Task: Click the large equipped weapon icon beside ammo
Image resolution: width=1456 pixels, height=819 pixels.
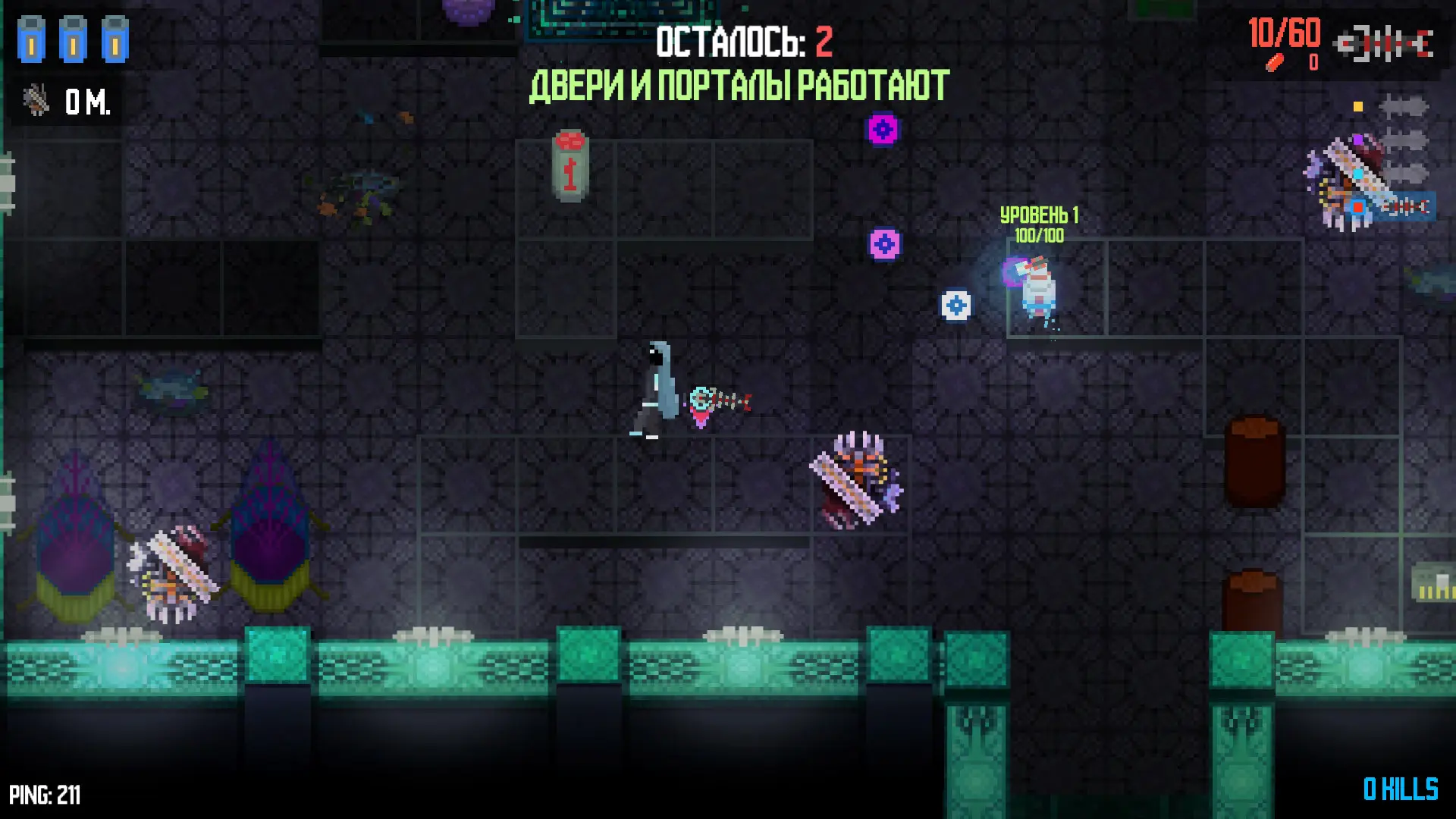Action: 1385,44
